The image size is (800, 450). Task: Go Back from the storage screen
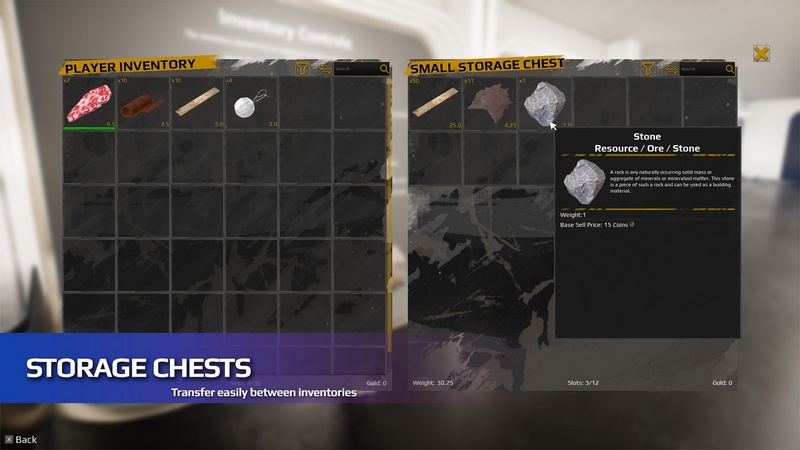(20, 439)
